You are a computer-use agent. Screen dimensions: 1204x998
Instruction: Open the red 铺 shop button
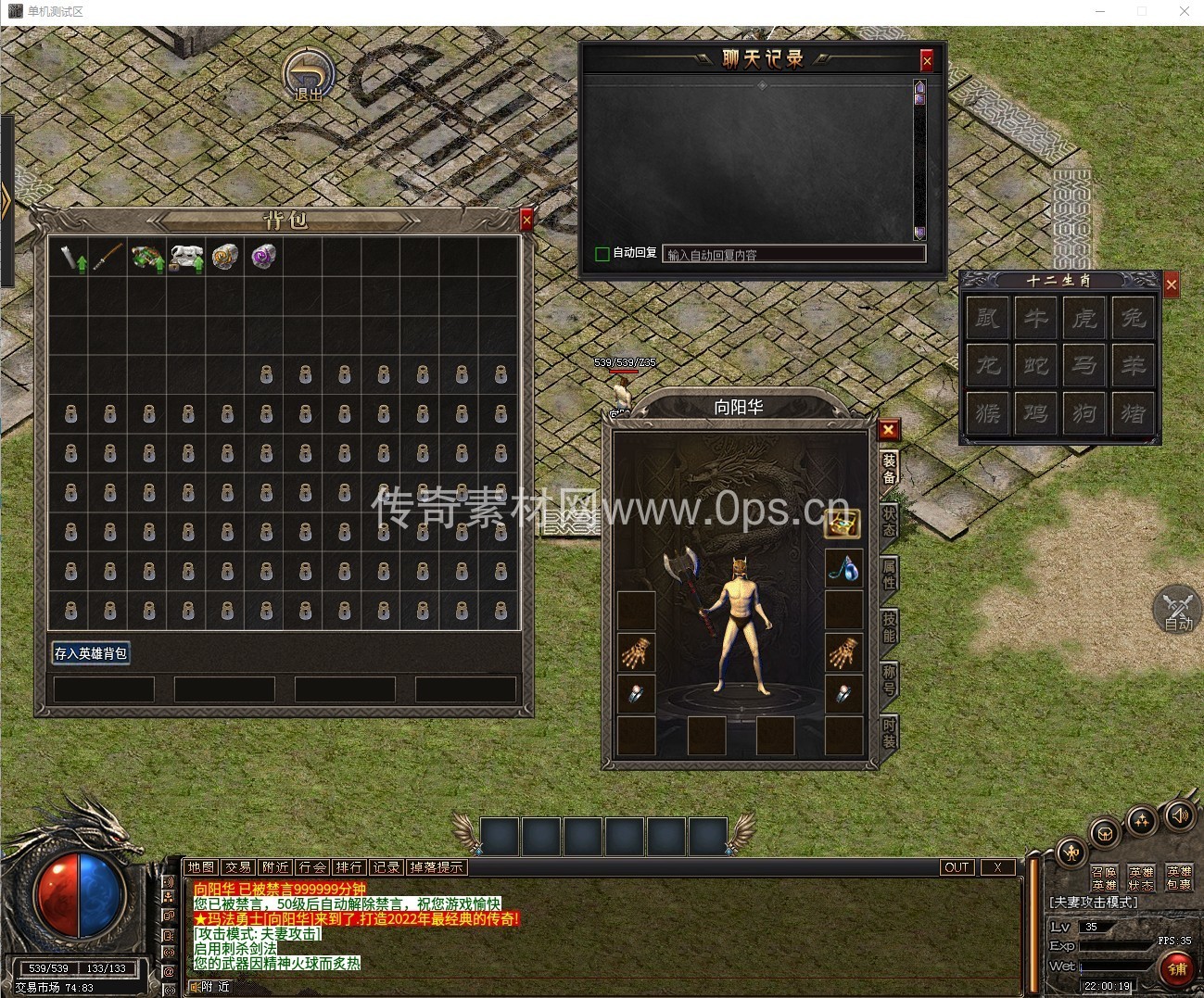[1177, 968]
